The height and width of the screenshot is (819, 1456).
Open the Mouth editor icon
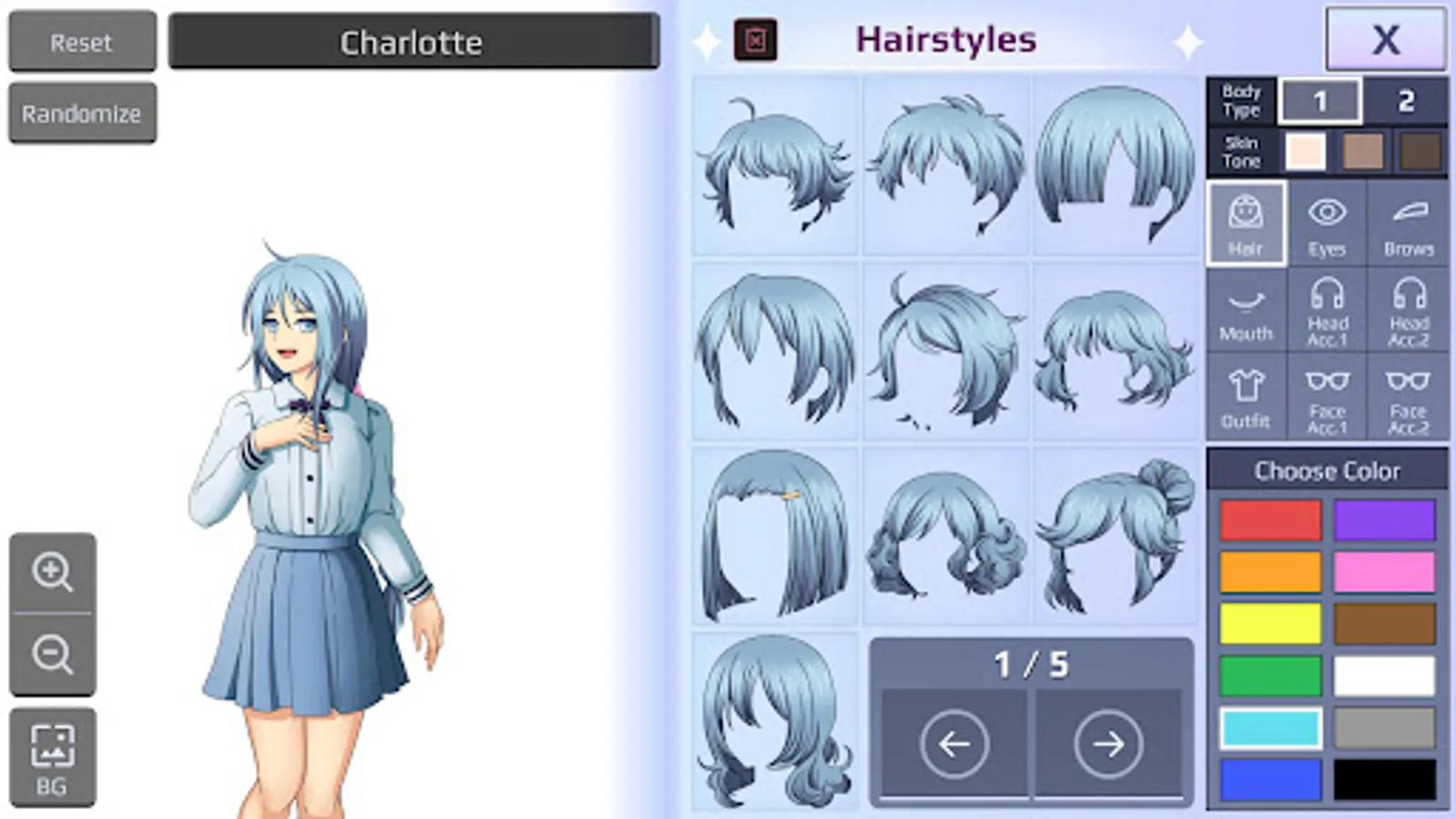(x=1246, y=309)
